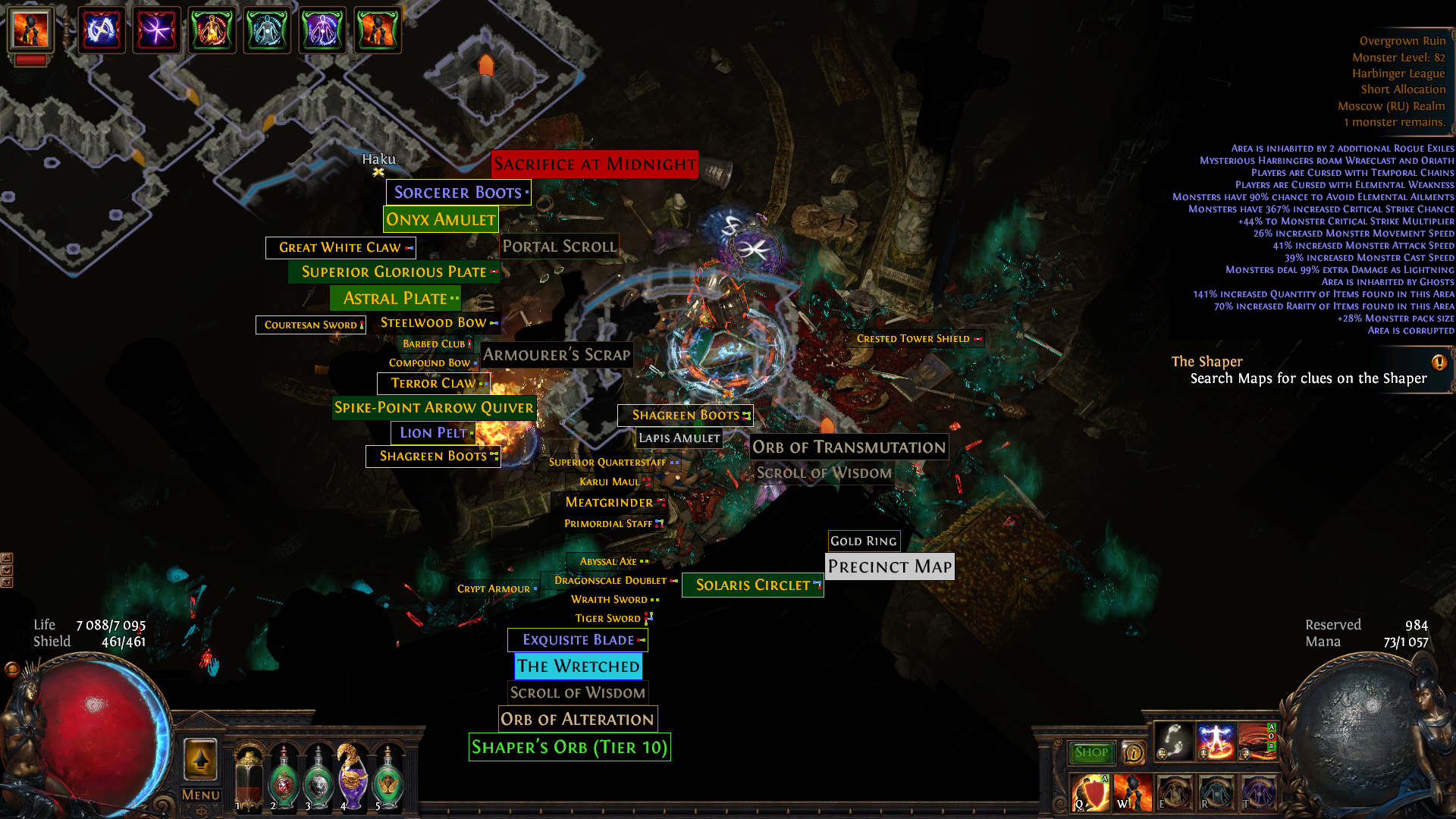Screen dimensions: 1456x819
Task: Activate the stone golem skill bound to W
Action: pos(1132,793)
